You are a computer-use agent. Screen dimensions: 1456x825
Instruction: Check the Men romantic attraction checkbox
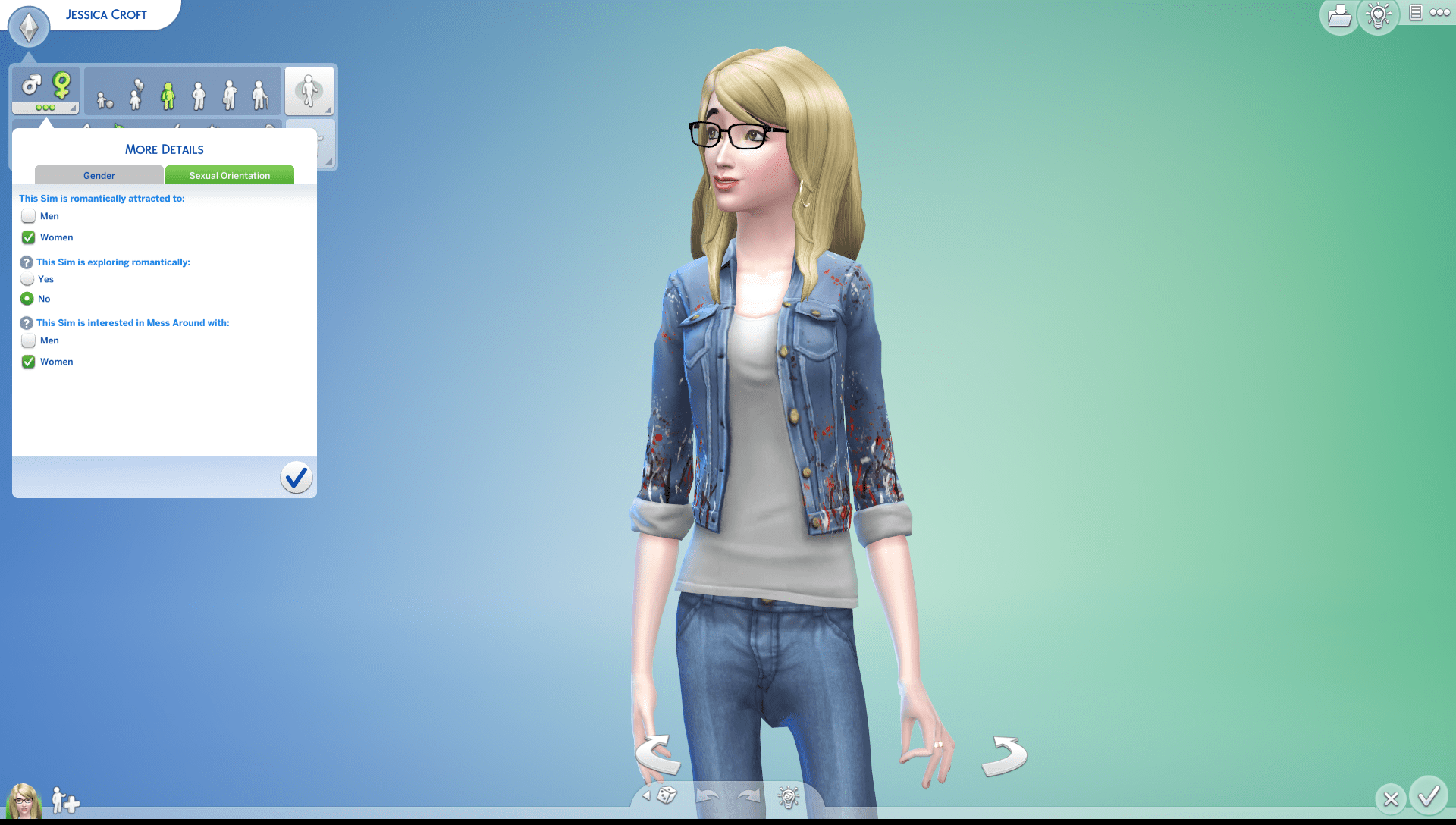point(28,216)
